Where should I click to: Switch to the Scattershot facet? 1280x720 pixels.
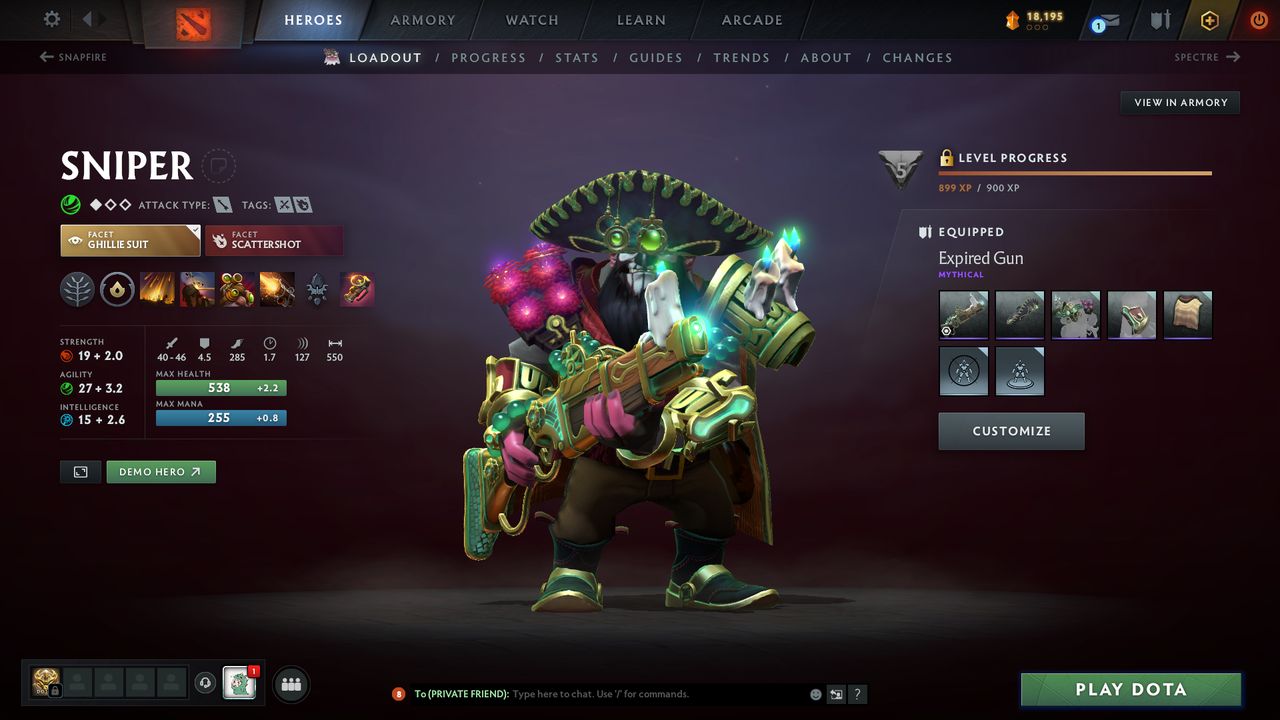pos(274,240)
